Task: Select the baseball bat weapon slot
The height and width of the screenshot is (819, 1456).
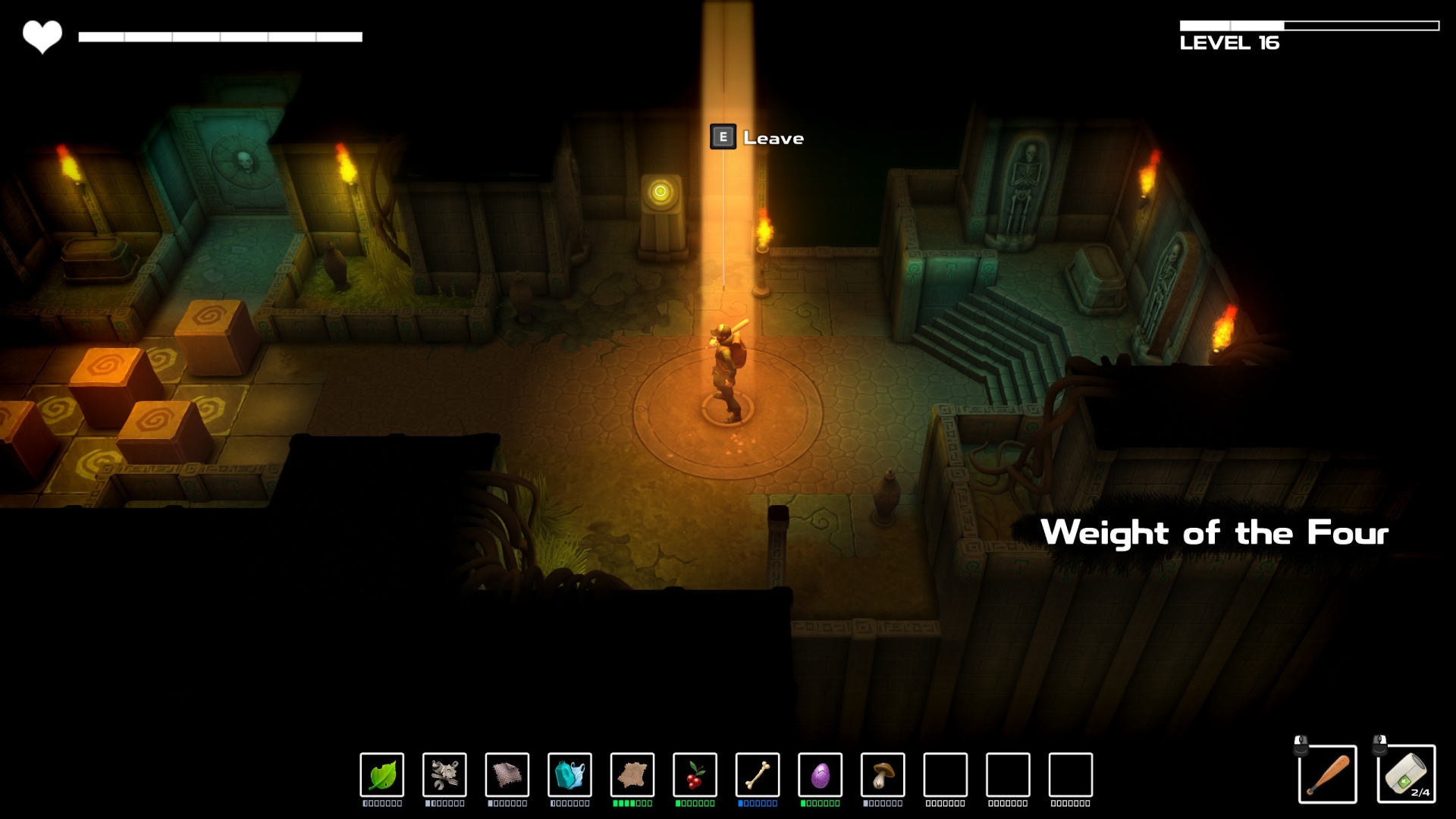Action: (1327, 774)
